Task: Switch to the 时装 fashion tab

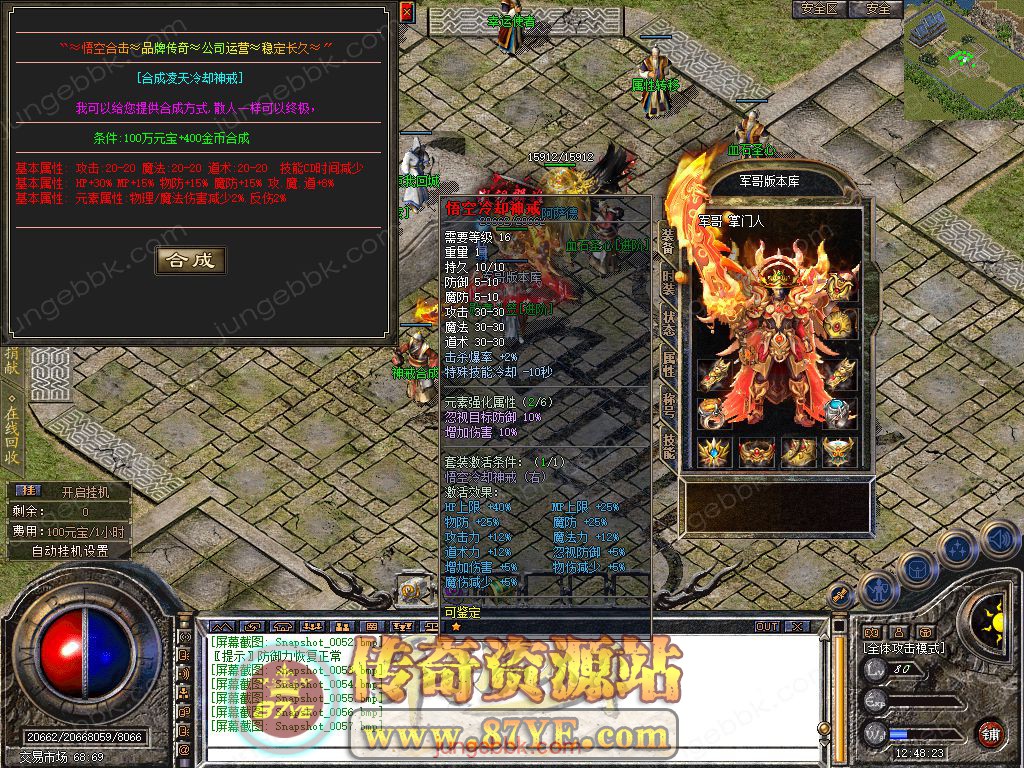Action: click(669, 279)
